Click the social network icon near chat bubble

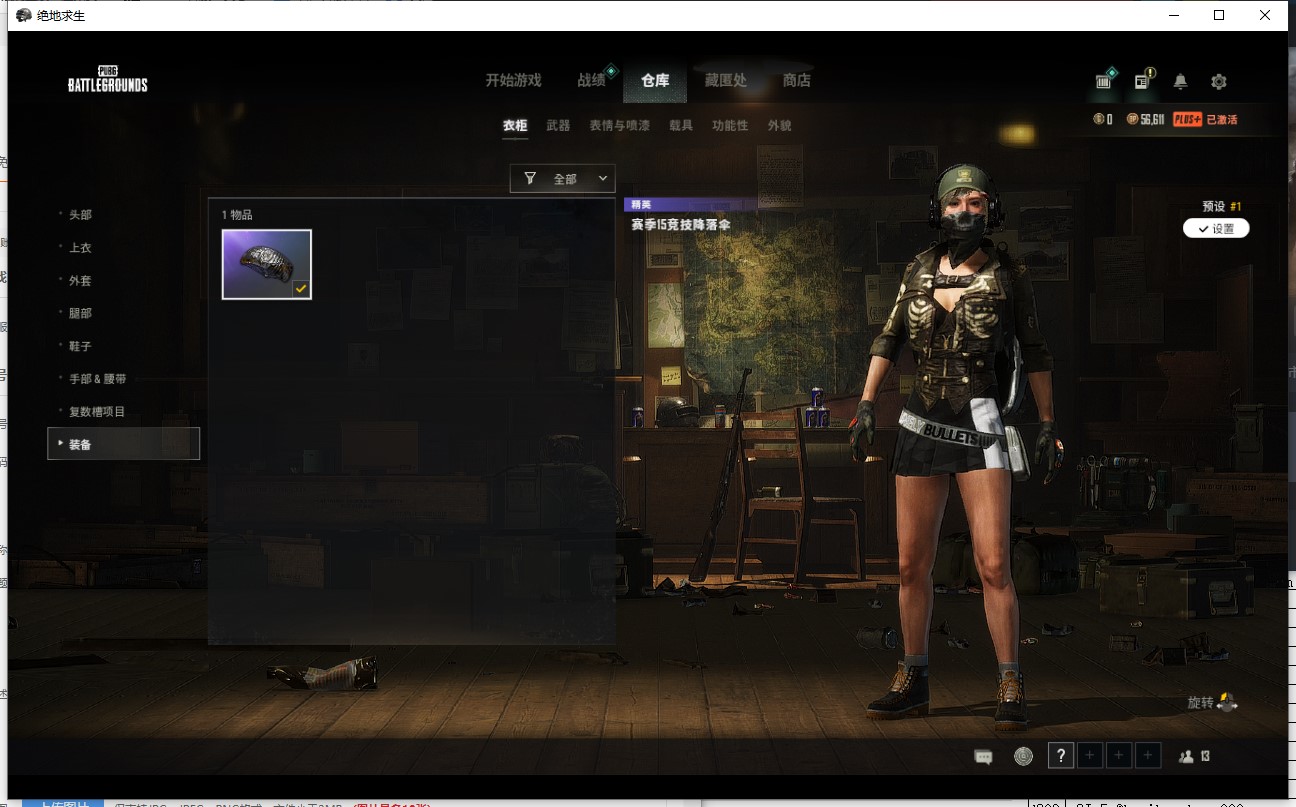(1022, 755)
